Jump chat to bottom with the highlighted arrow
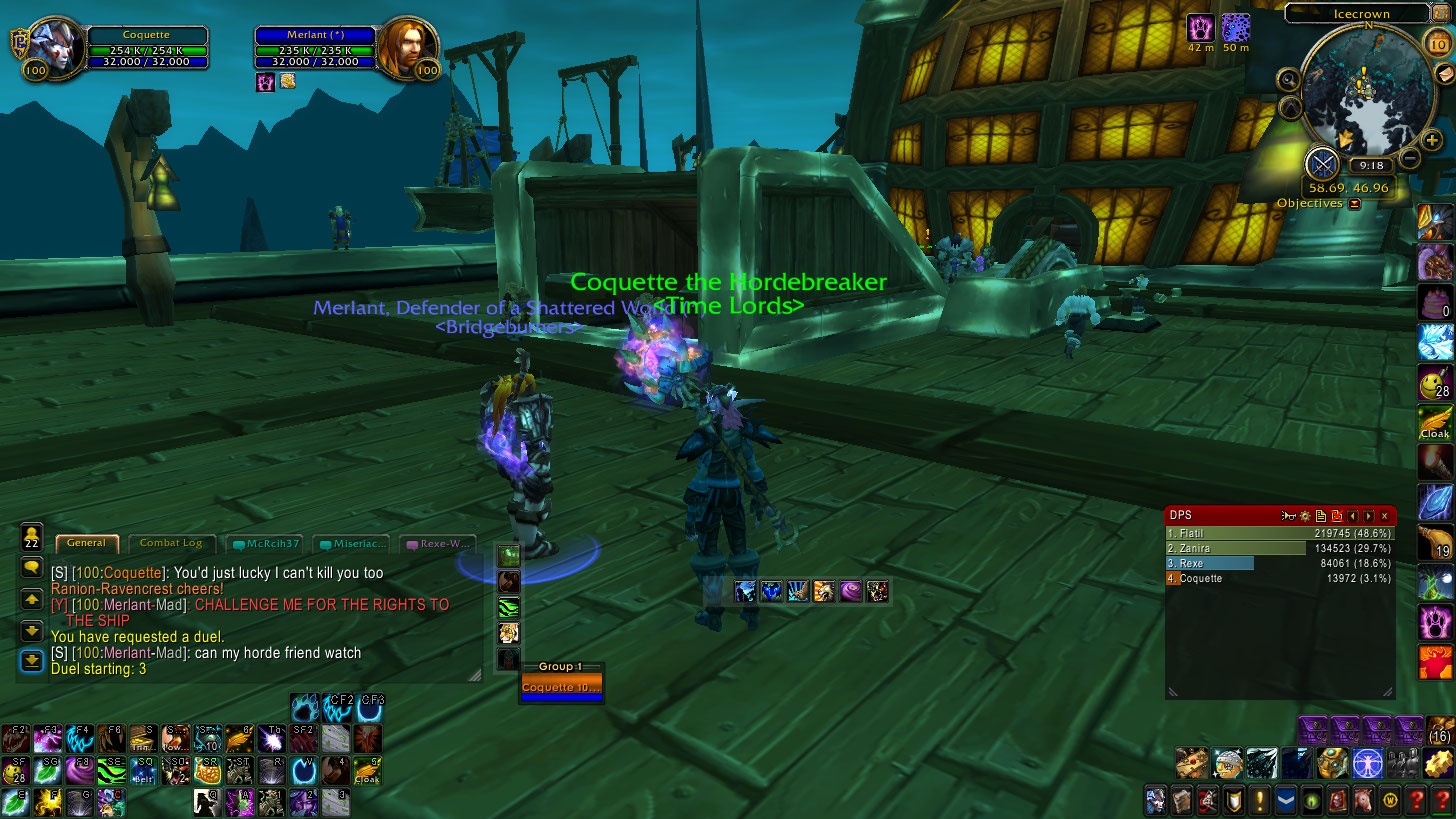1456x819 pixels. click(32, 660)
